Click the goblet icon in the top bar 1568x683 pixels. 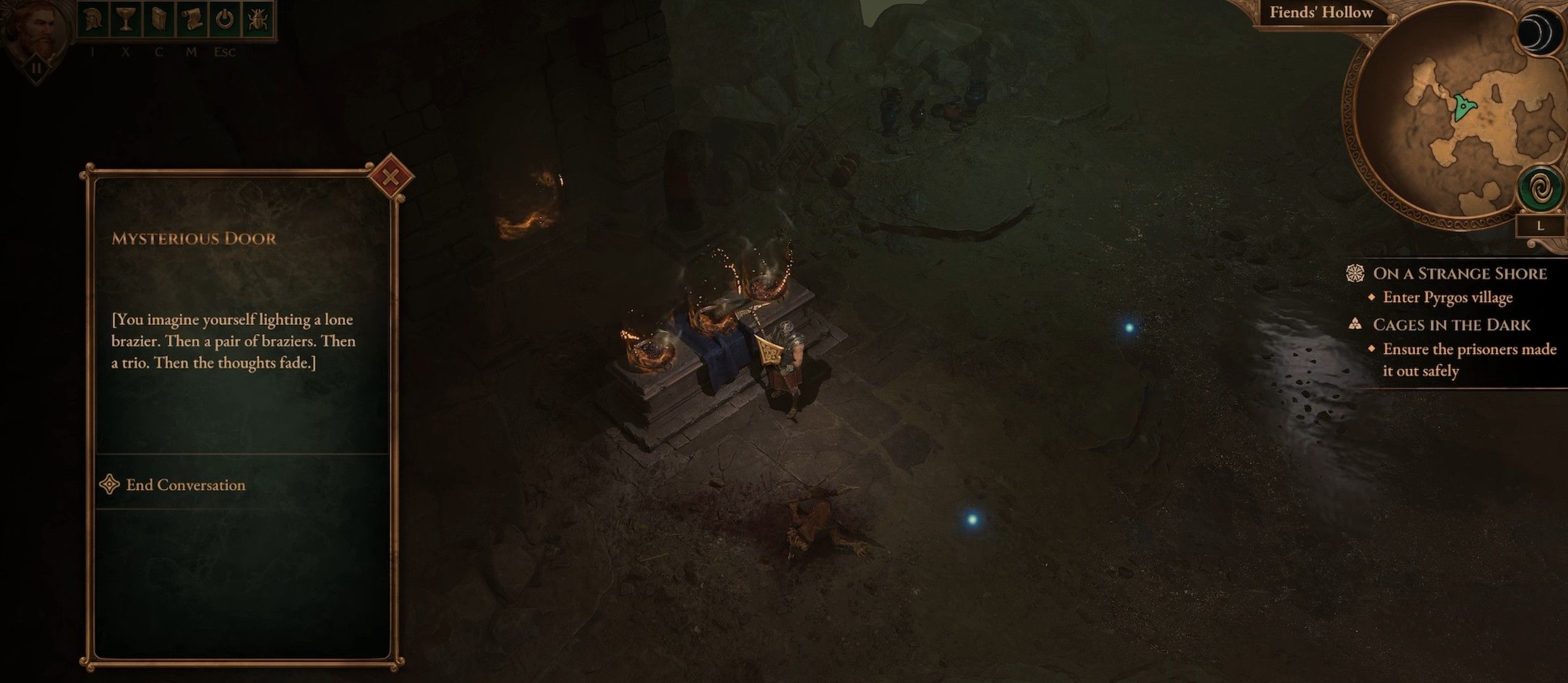click(x=126, y=19)
